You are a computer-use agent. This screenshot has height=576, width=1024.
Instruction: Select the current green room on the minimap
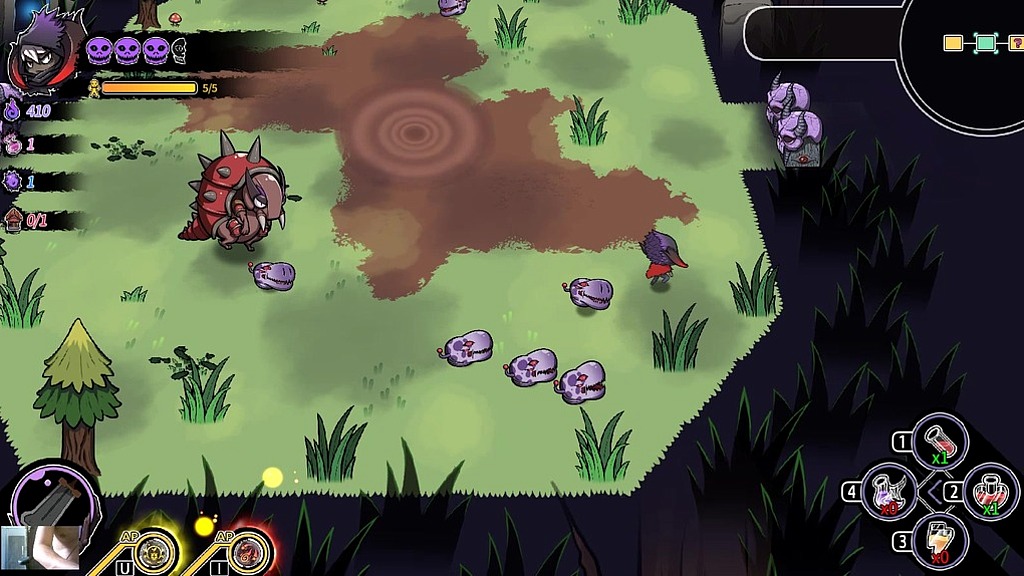[985, 43]
